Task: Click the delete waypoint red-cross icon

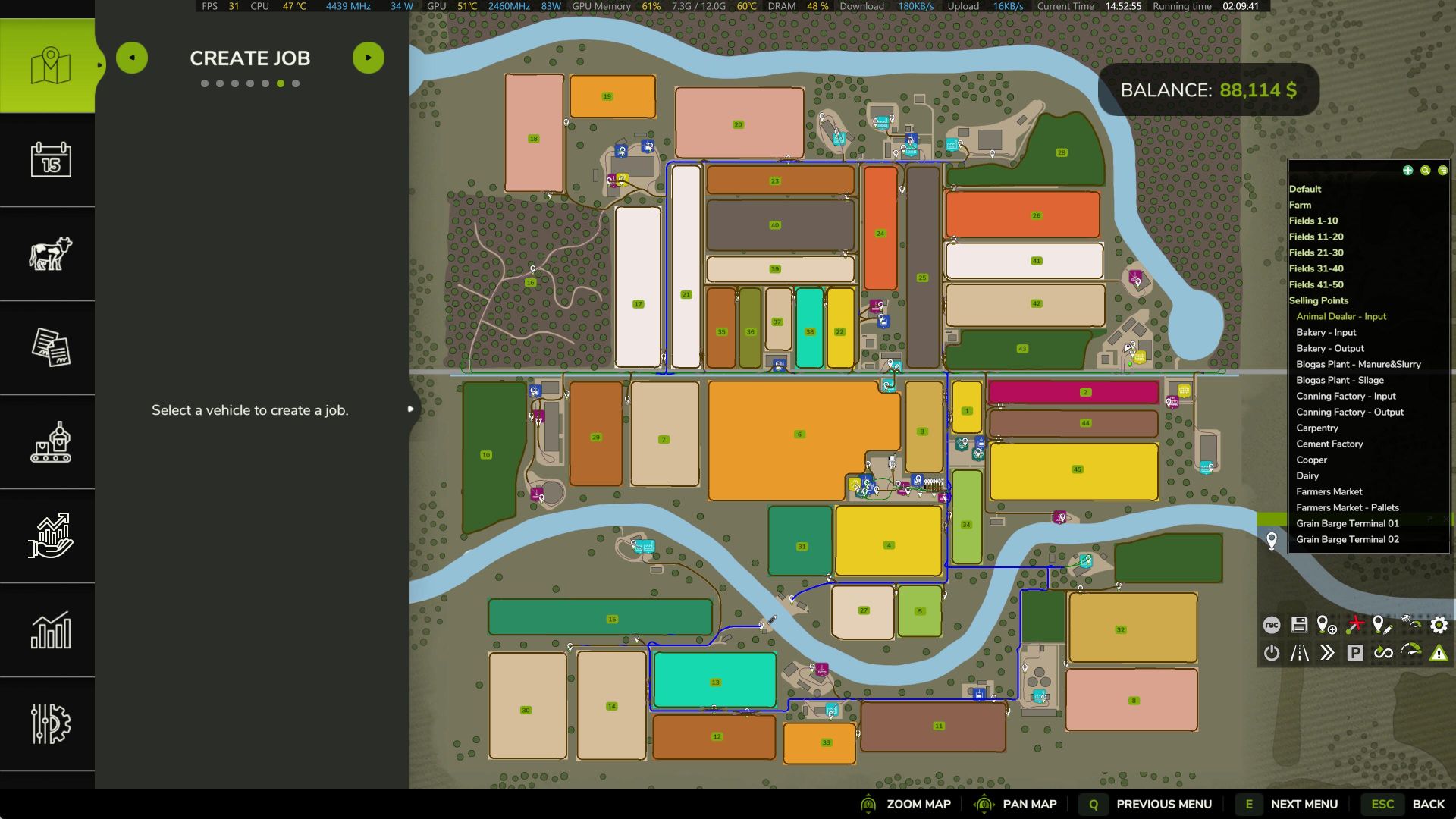Action: 1354,625
